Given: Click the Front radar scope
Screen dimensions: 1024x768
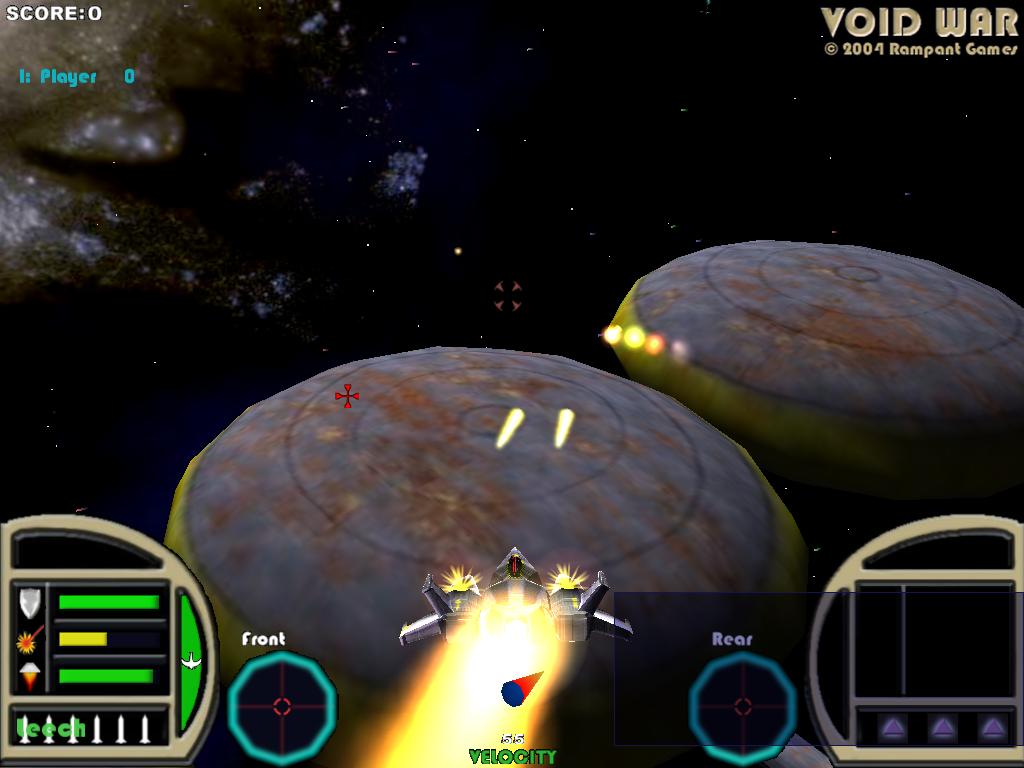Looking at the screenshot, I should pyautogui.click(x=282, y=705).
